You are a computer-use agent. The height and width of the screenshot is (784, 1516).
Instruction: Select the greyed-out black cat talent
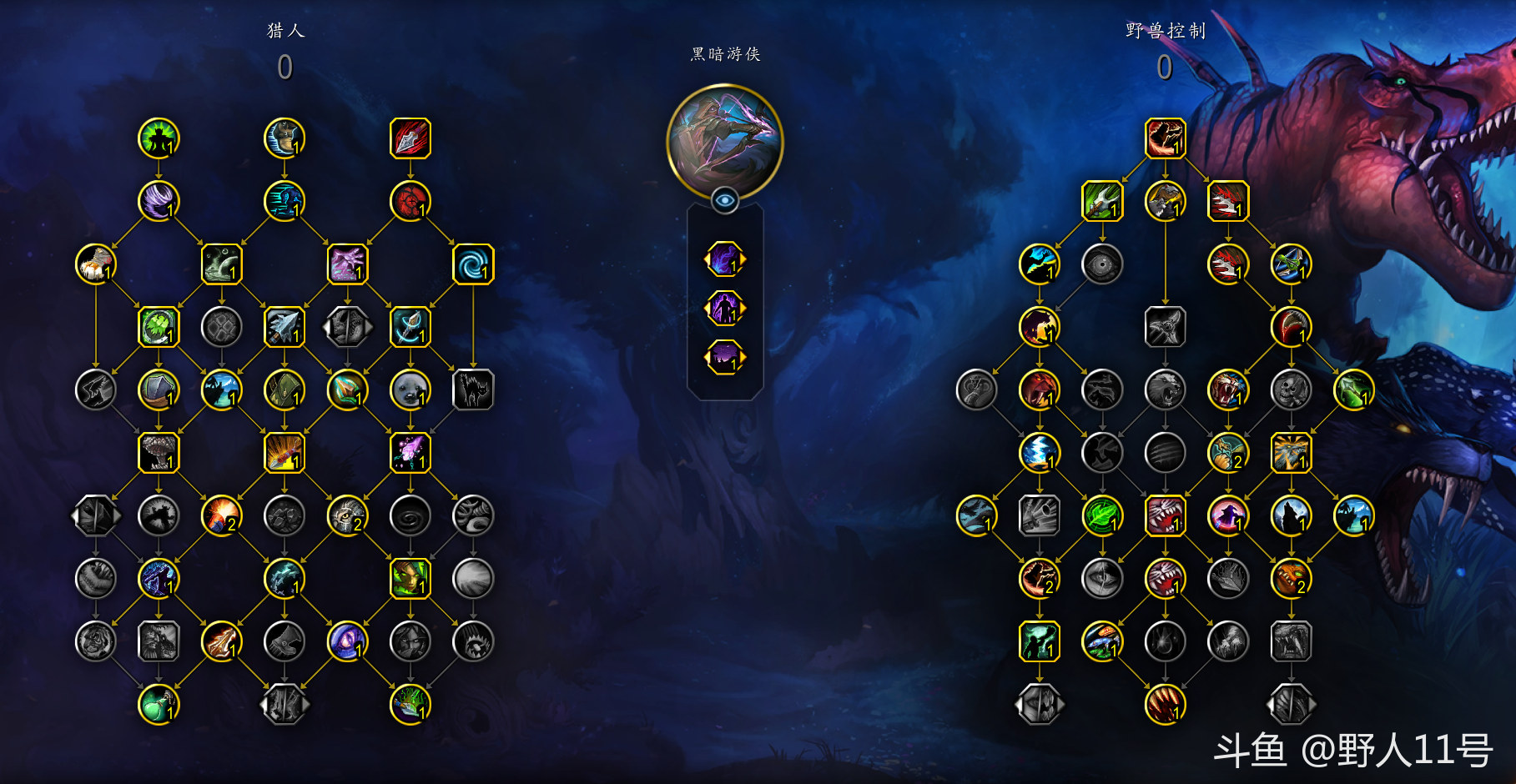pyautogui.click(x=473, y=390)
